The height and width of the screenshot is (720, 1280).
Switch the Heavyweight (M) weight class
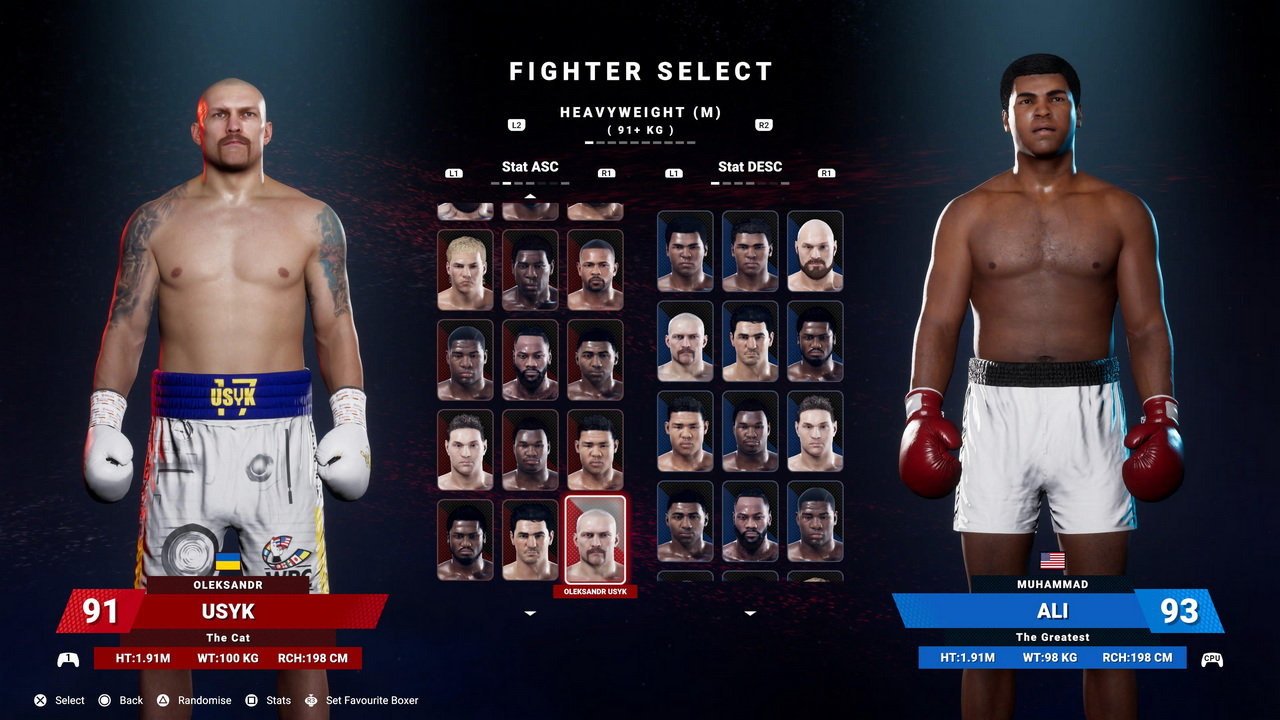[x=640, y=113]
